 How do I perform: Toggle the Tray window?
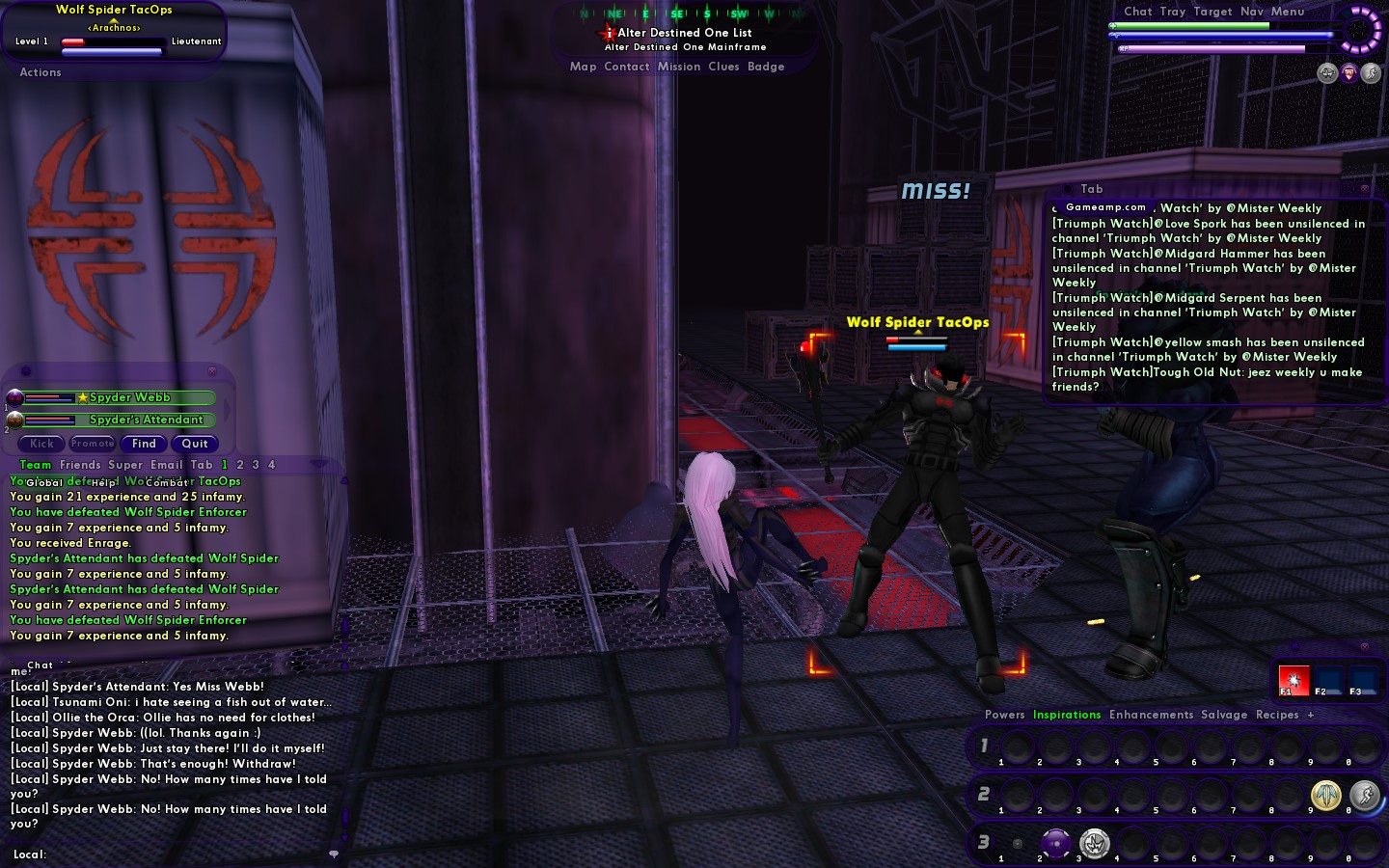(1173, 12)
